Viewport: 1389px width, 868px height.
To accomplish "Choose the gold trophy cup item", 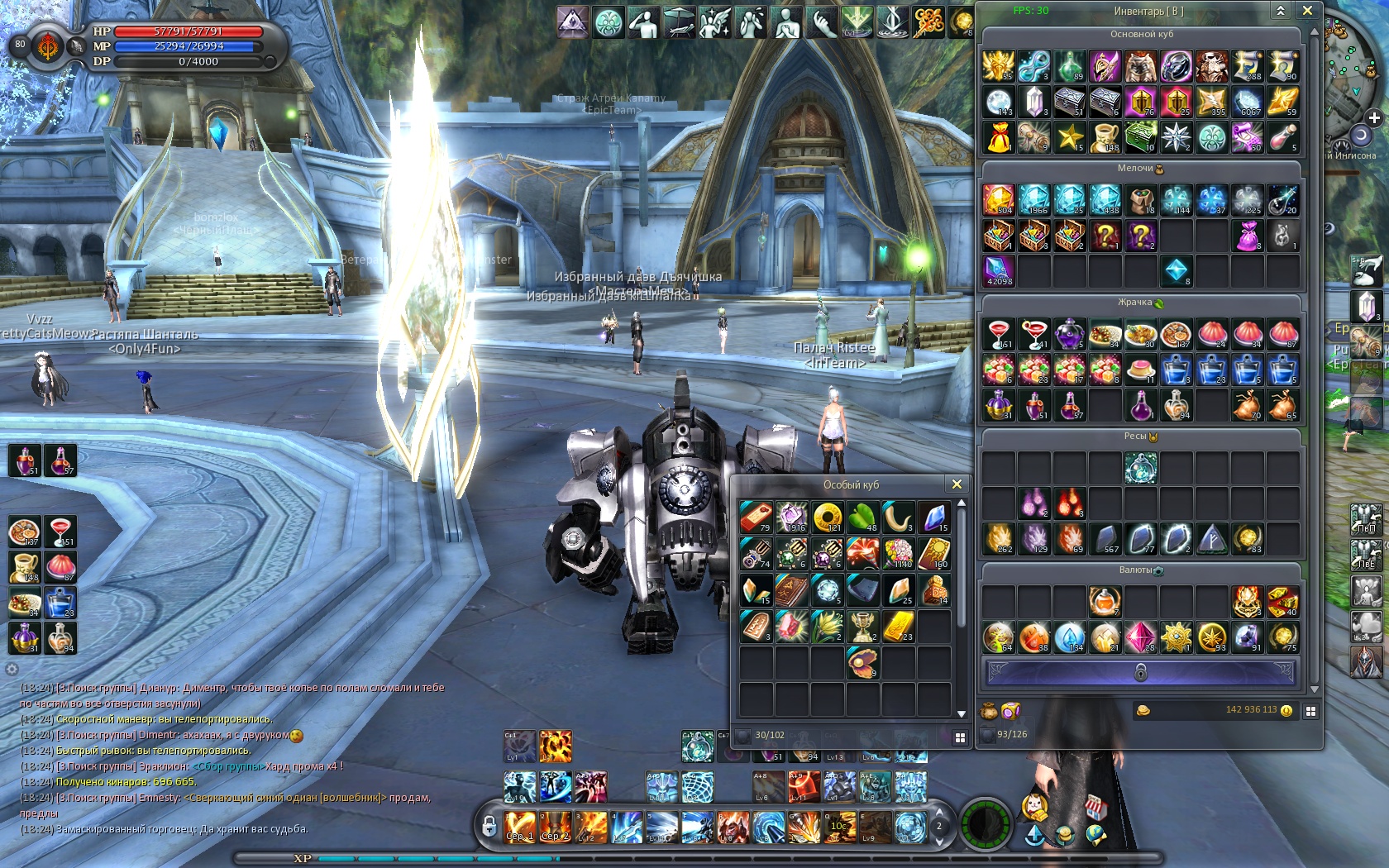I will click(862, 626).
